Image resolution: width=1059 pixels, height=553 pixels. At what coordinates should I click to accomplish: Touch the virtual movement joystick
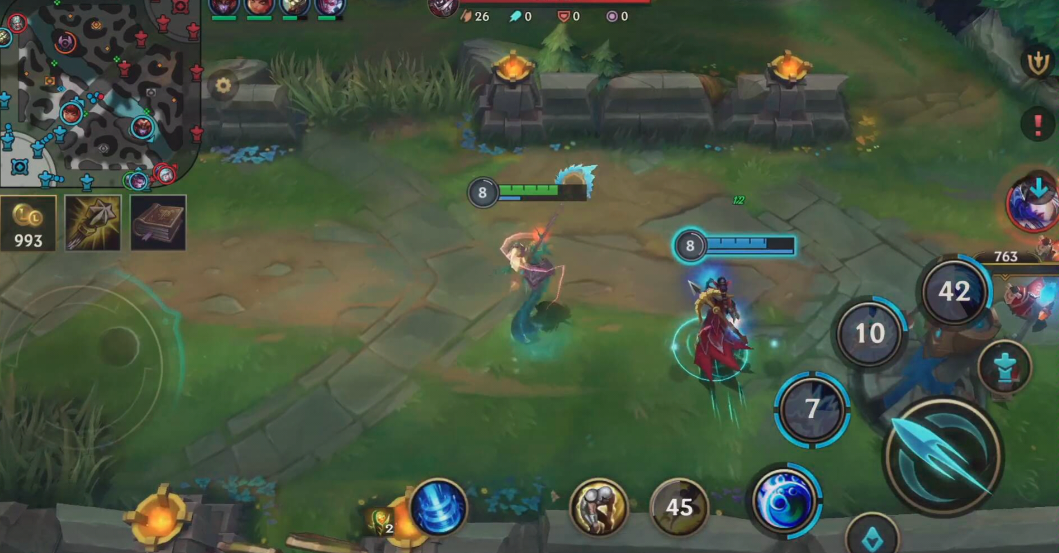pyautogui.click(x=118, y=346)
